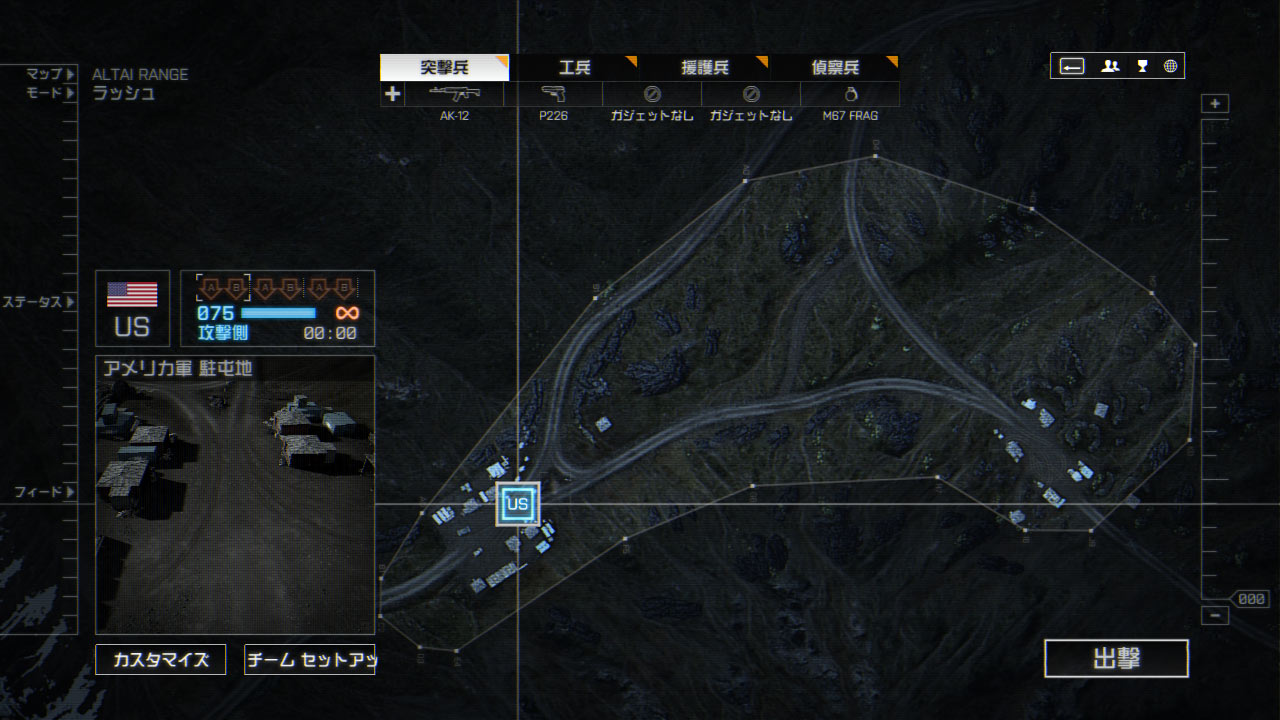Image resolution: width=1280 pixels, height=720 pixels.
Task: Open the trophy scoreboard icon
Action: click(x=1142, y=66)
